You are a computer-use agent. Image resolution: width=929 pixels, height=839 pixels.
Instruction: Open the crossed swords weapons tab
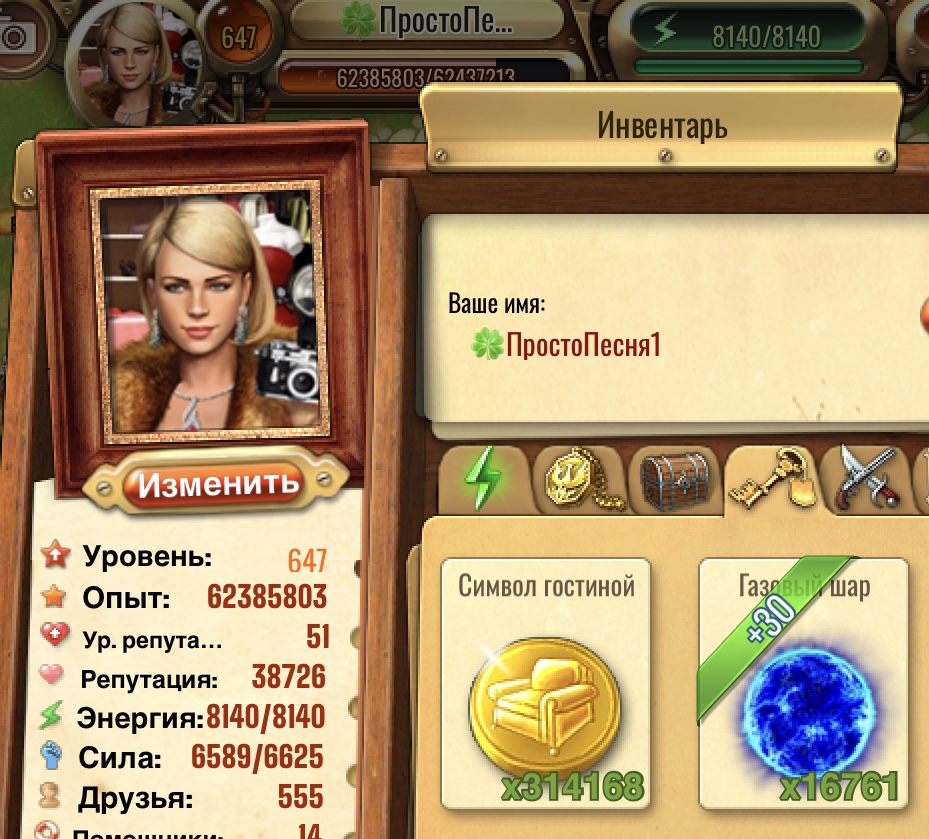click(x=866, y=478)
